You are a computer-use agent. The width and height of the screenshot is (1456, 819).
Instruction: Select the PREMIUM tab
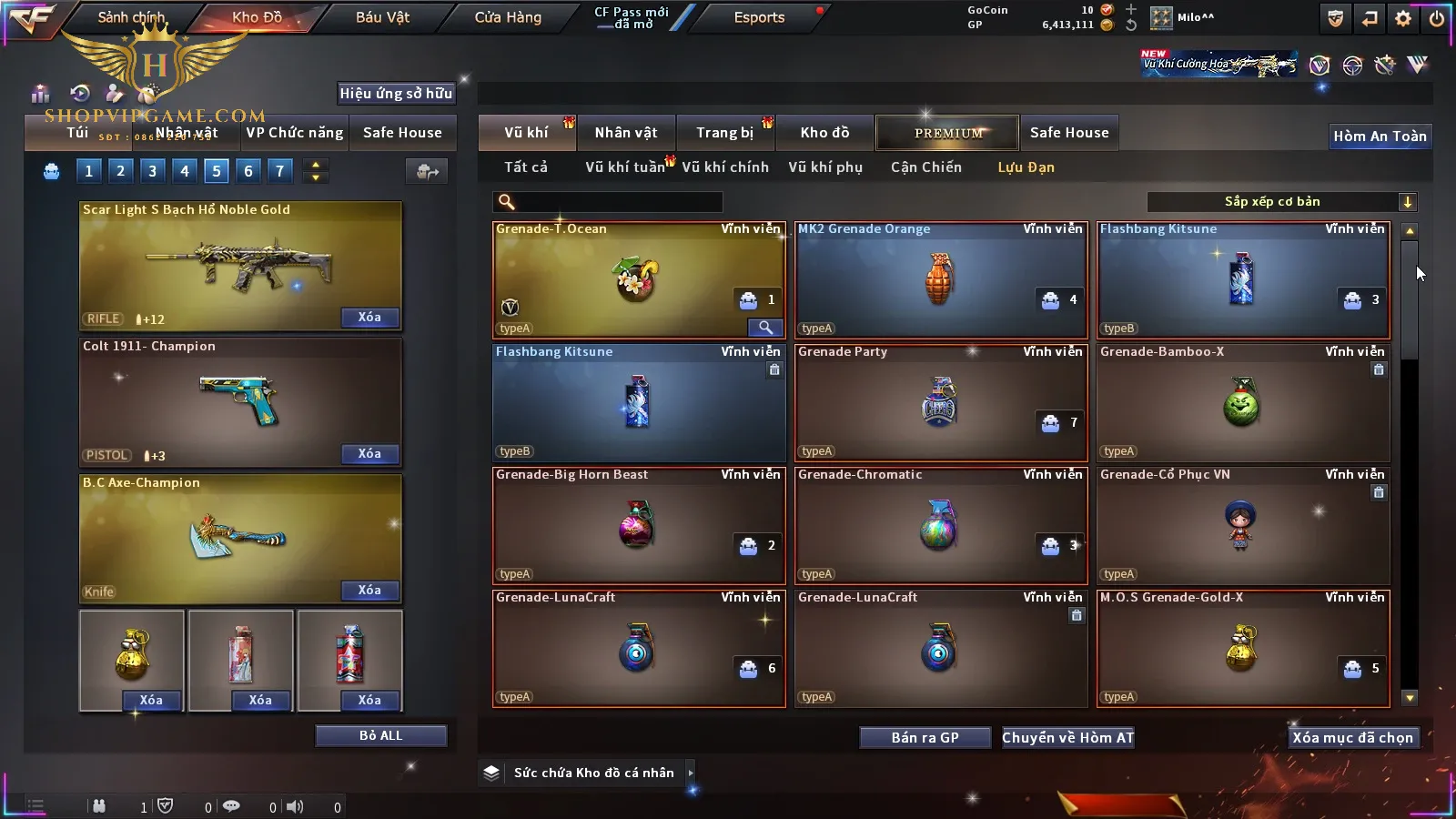pos(947,133)
